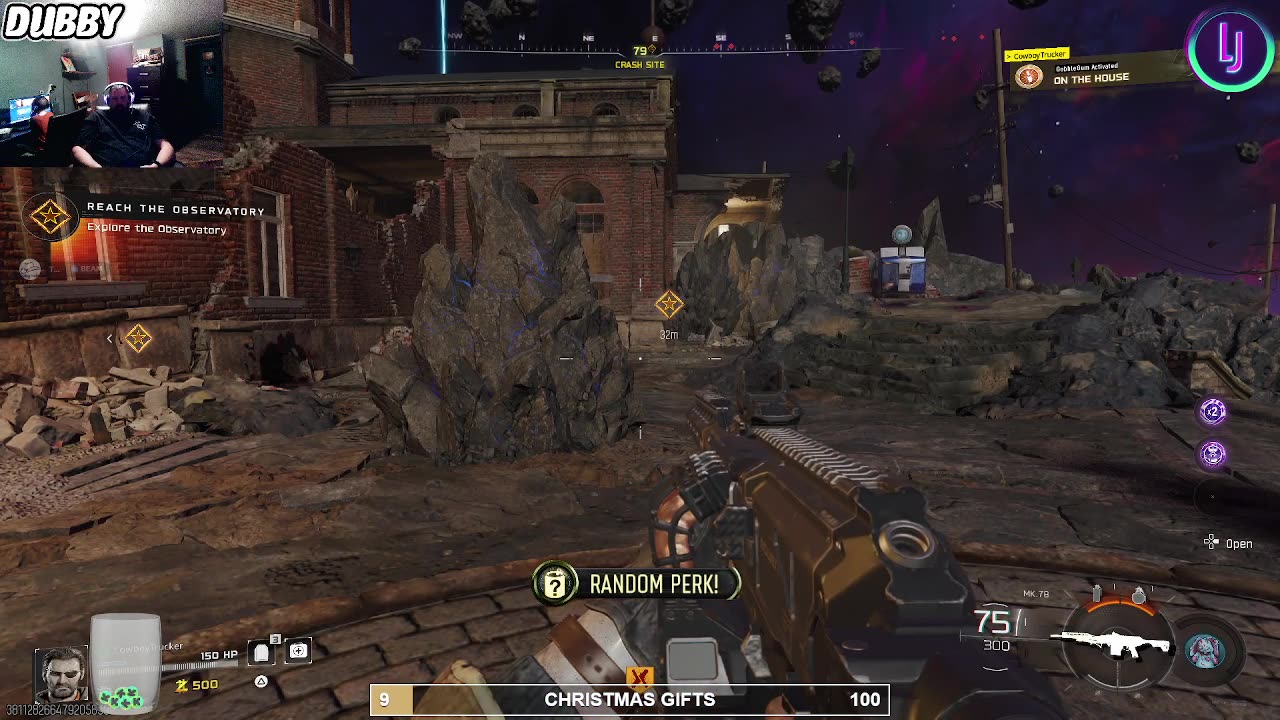Select the armor plate slot
Image resolution: width=1280 pixels, height=720 pixels.
click(261, 652)
